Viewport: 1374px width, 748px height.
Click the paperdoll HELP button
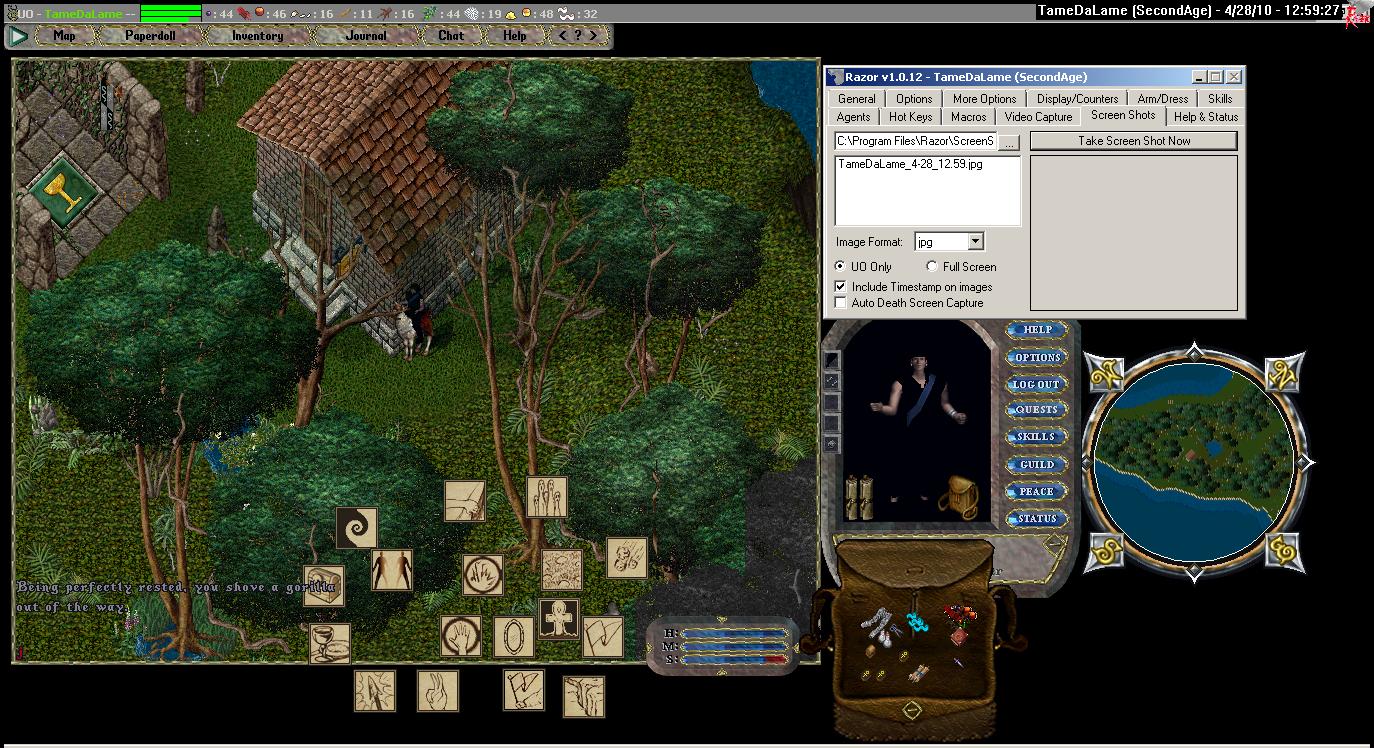point(1037,330)
